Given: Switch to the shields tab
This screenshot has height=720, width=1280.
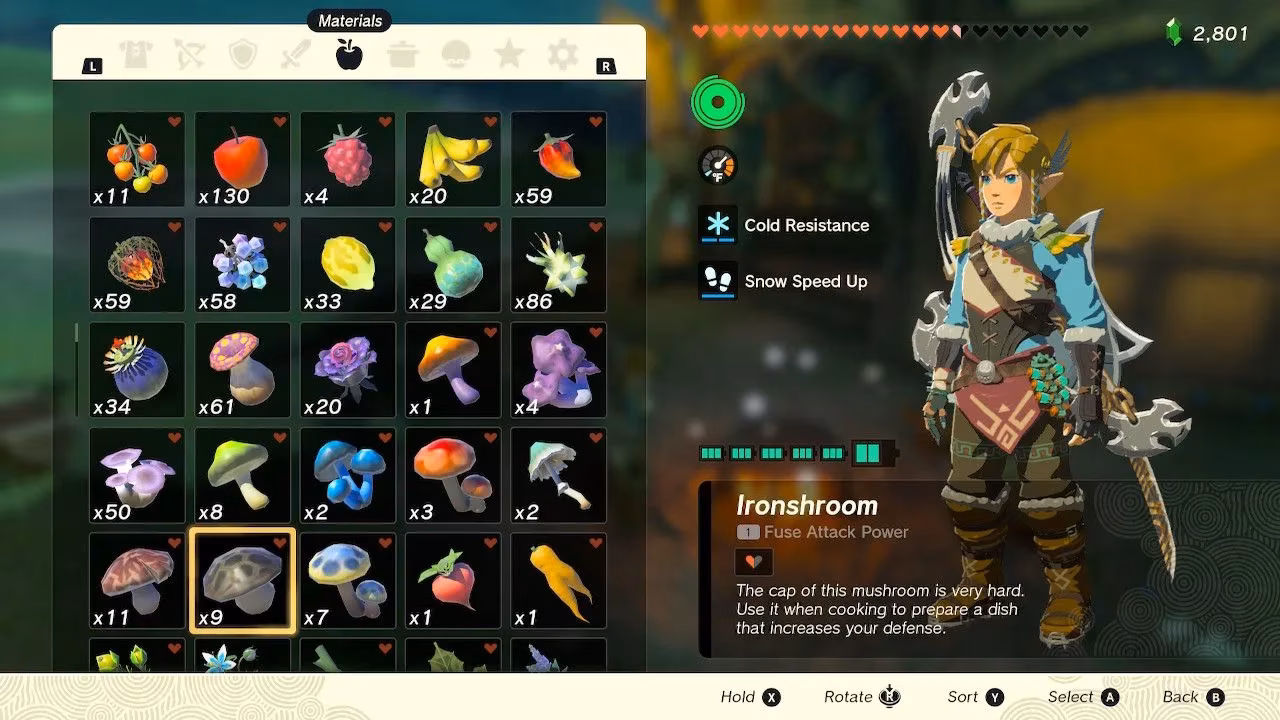Looking at the screenshot, I should pos(242,55).
